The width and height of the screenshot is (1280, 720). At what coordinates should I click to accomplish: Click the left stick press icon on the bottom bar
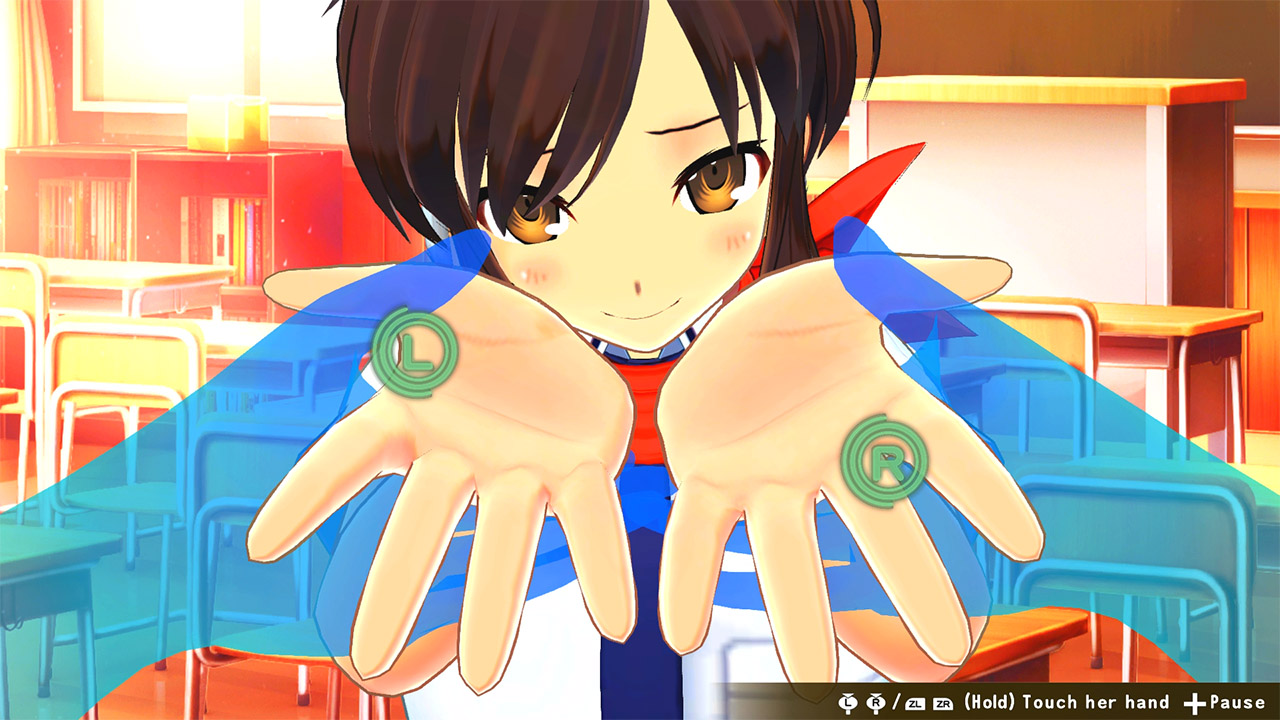pyautogui.click(x=847, y=703)
